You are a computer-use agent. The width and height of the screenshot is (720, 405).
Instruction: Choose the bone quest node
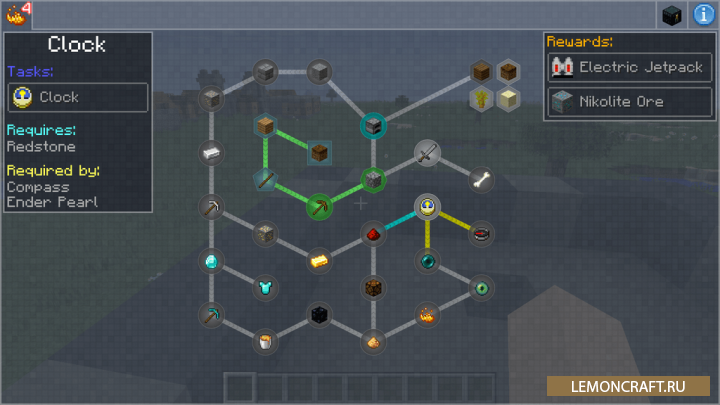coord(481,180)
